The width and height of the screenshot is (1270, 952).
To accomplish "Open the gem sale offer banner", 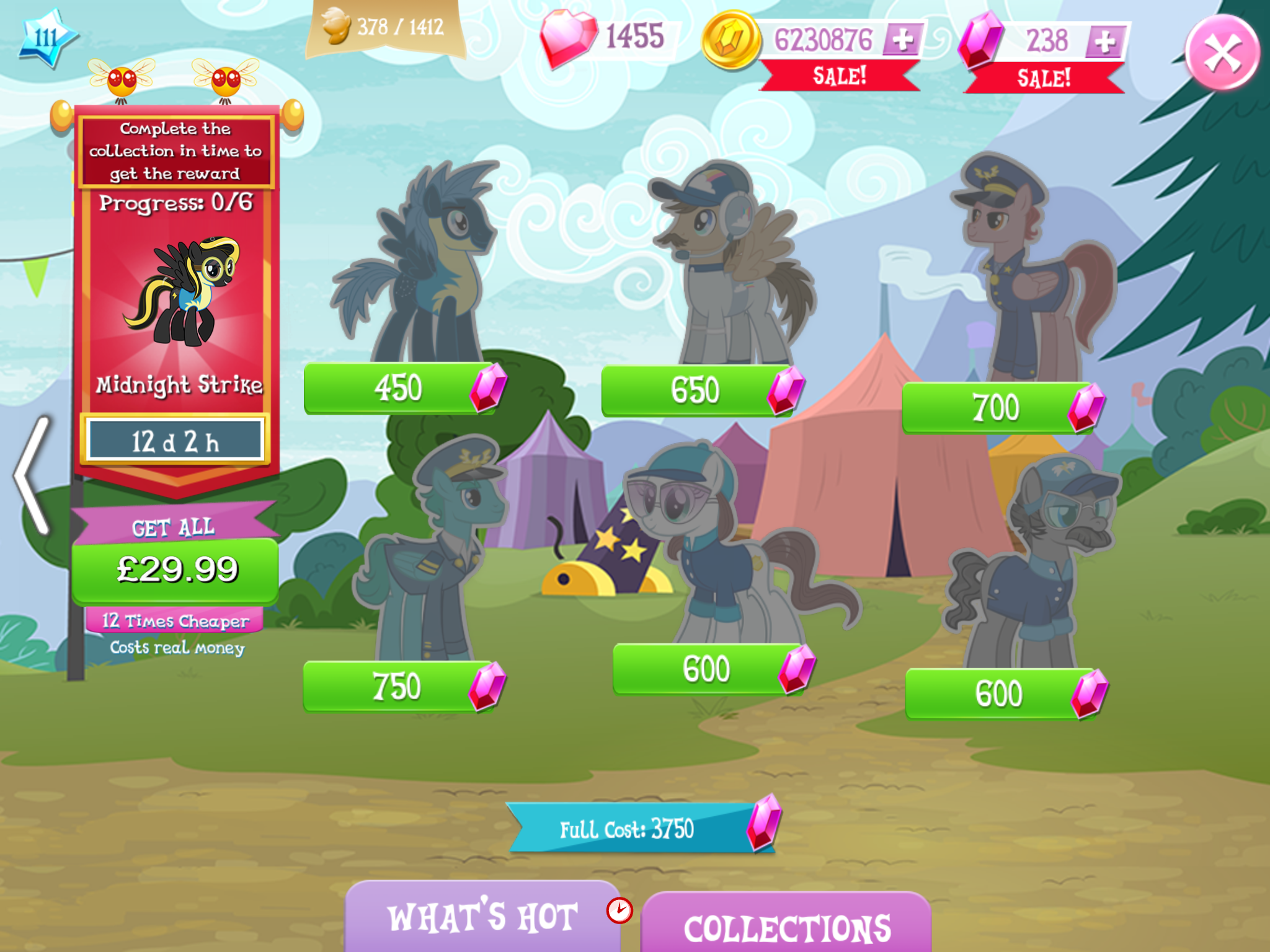I will pos(1044,79).
